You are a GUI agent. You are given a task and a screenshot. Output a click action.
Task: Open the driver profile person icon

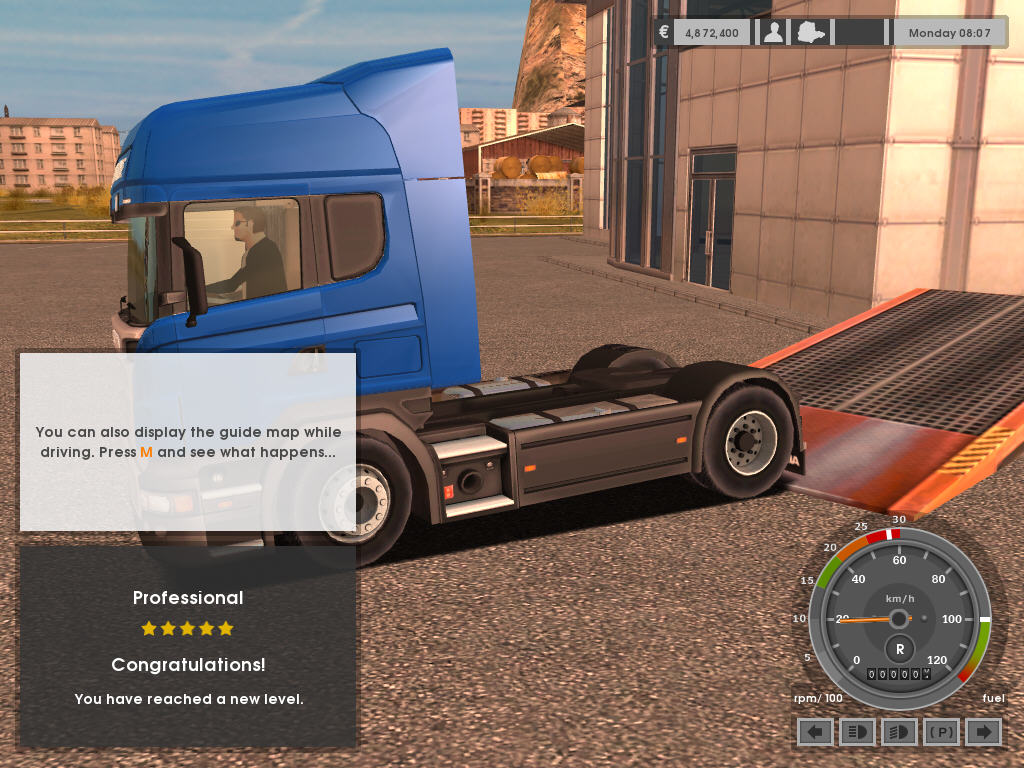click(x=773, y=33)
